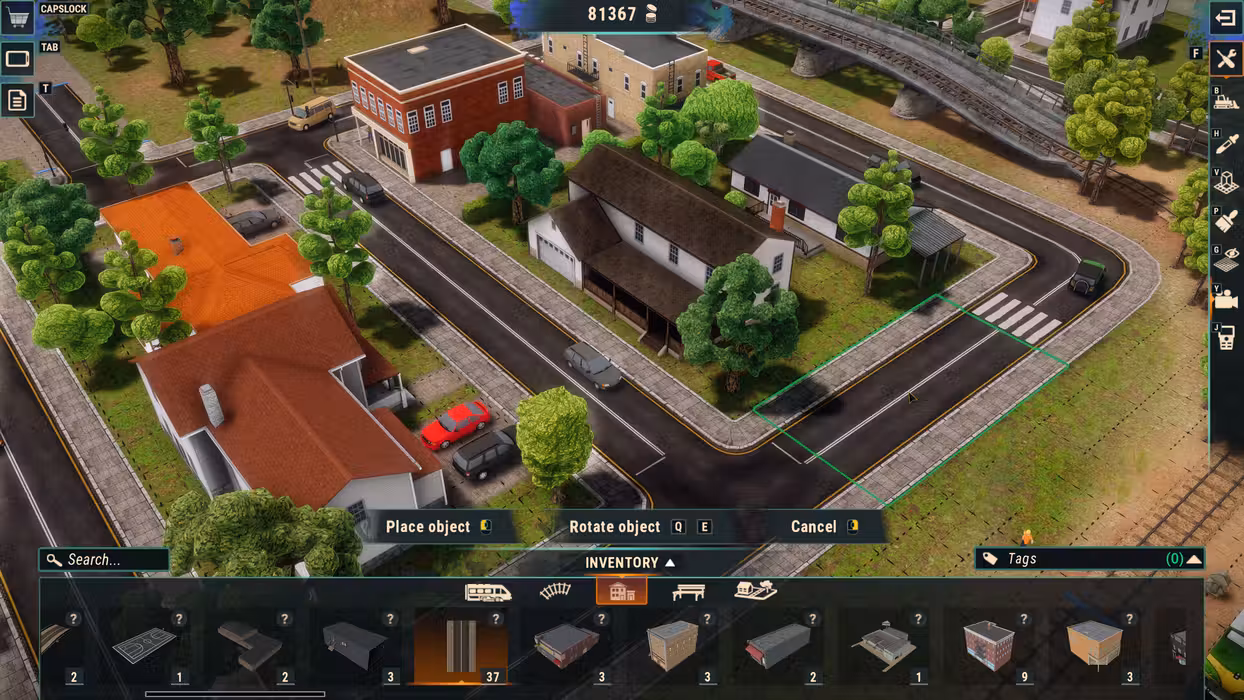
Task: Open the shopping cart store
Action: pos(18,18)
